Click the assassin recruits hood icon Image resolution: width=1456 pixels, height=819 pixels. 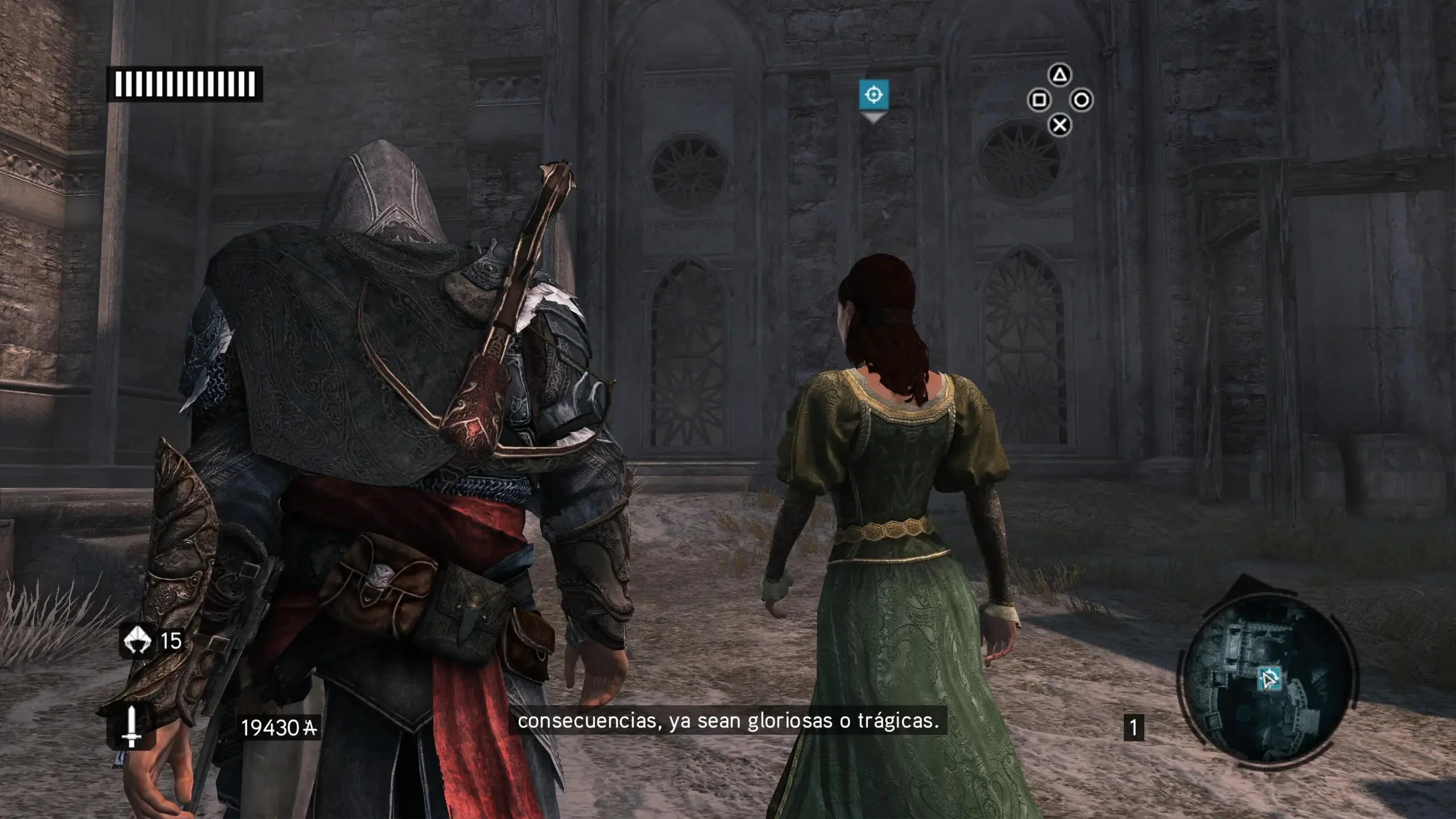137,641
